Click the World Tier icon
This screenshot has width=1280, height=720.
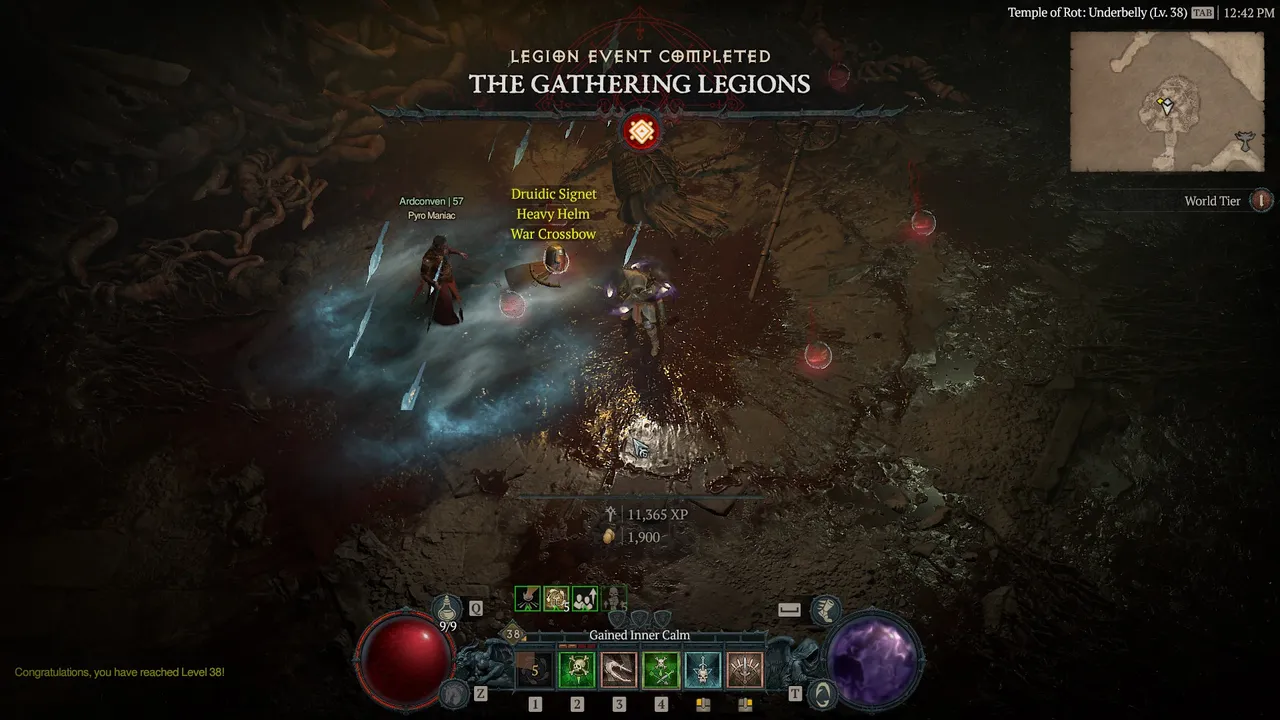coord(1262,201)
